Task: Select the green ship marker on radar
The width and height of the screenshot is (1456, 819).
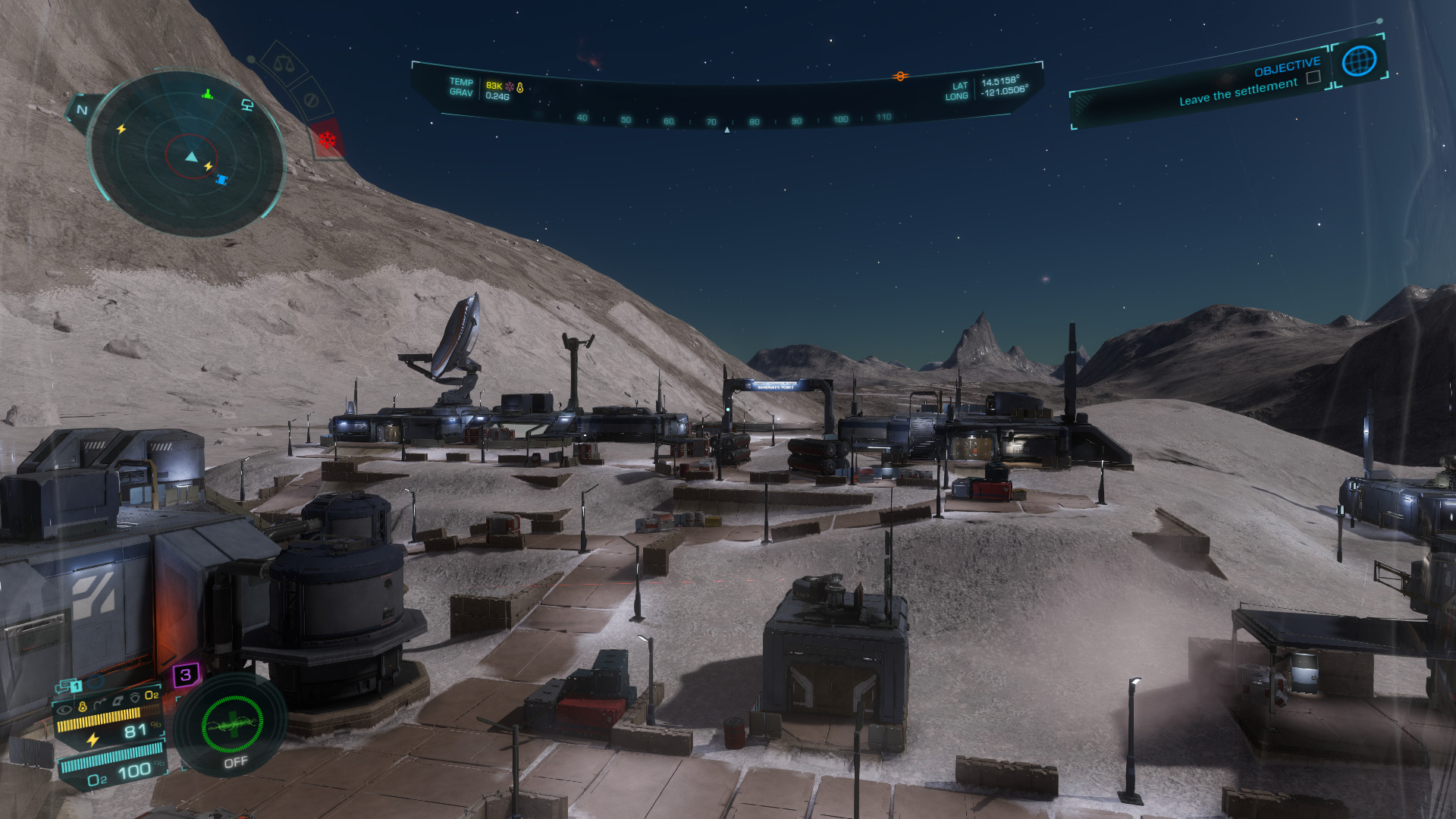Action: (x=207, y=94)
